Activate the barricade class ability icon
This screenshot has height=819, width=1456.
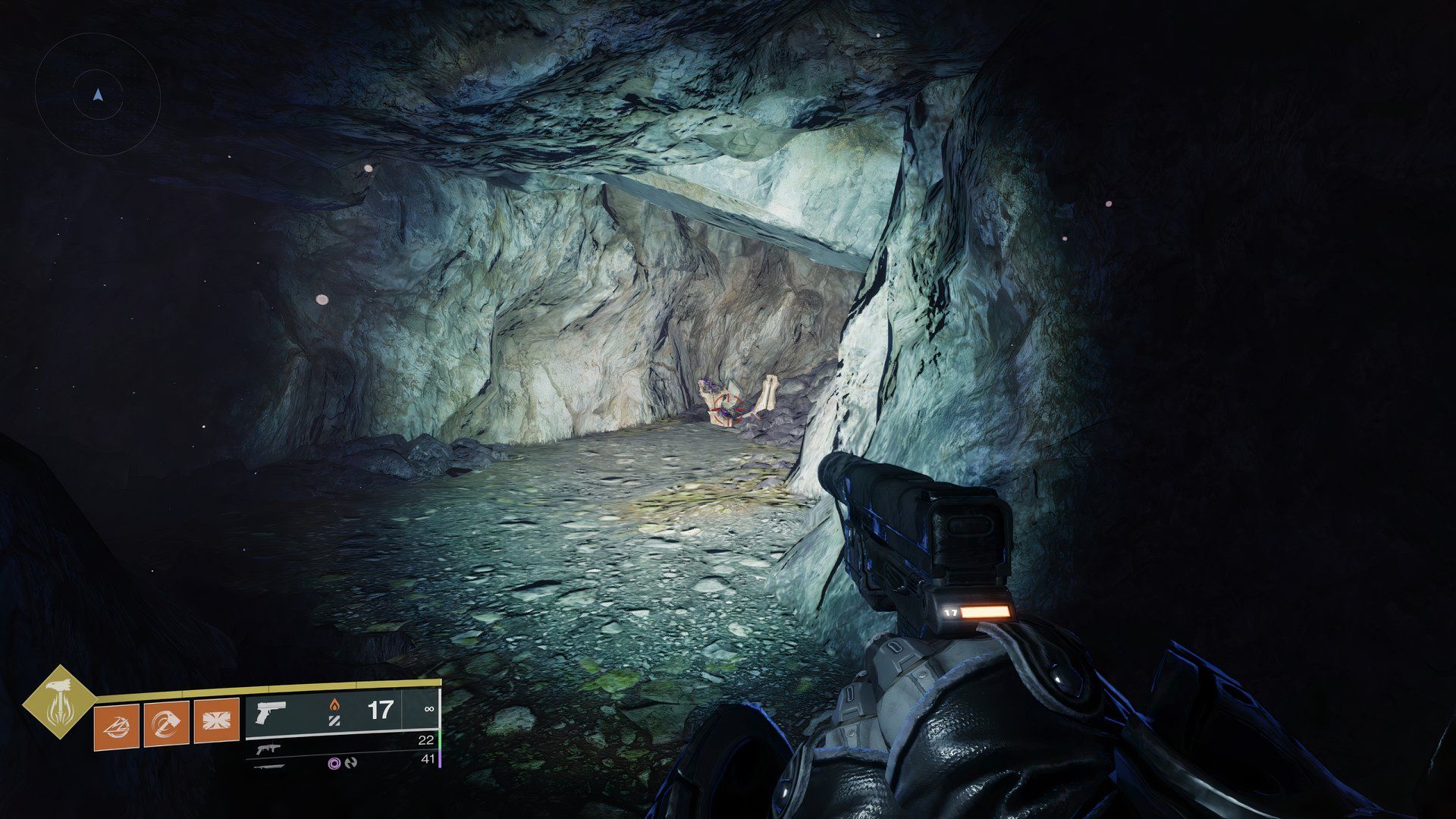(x=217, y=723)
